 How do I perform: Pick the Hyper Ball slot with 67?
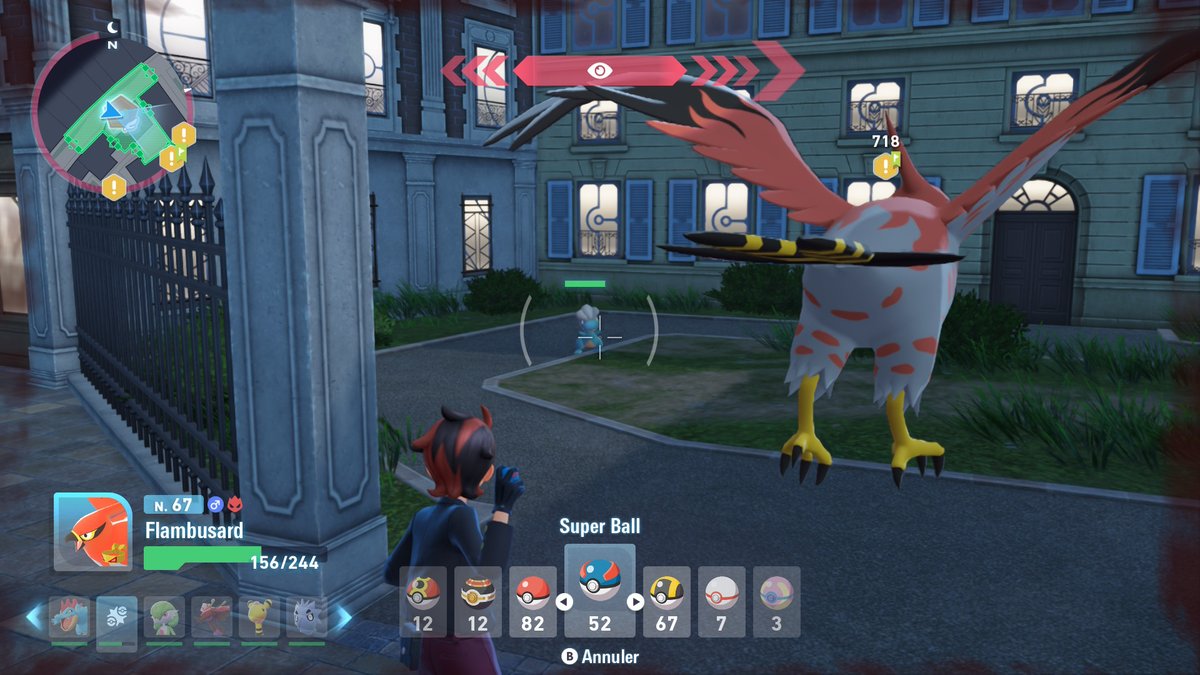pos(666,602)
